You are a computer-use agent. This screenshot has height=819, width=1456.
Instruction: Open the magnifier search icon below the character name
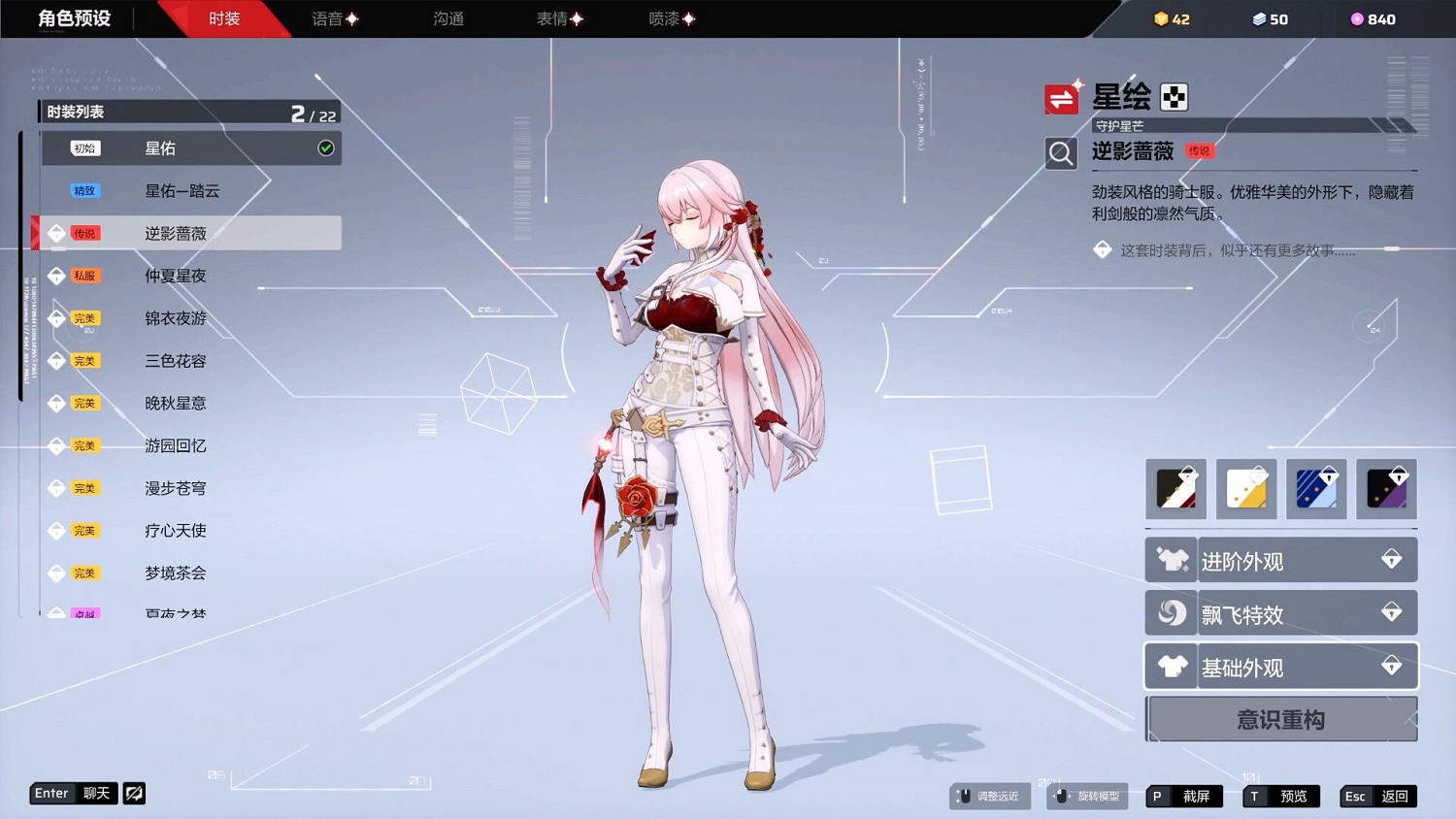click(1061, 153)
